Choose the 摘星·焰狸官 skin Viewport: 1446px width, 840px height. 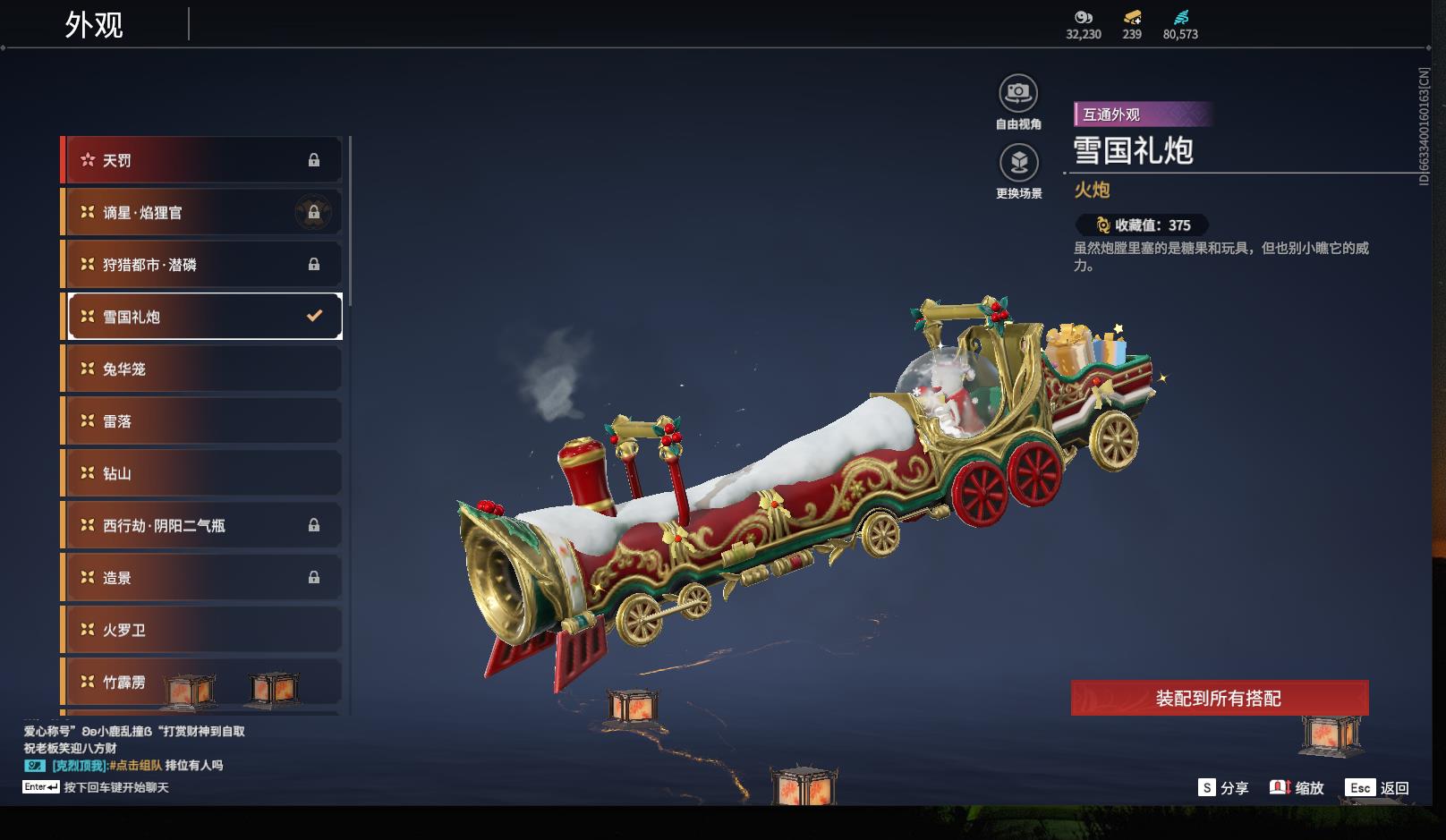tap(201, 212)
